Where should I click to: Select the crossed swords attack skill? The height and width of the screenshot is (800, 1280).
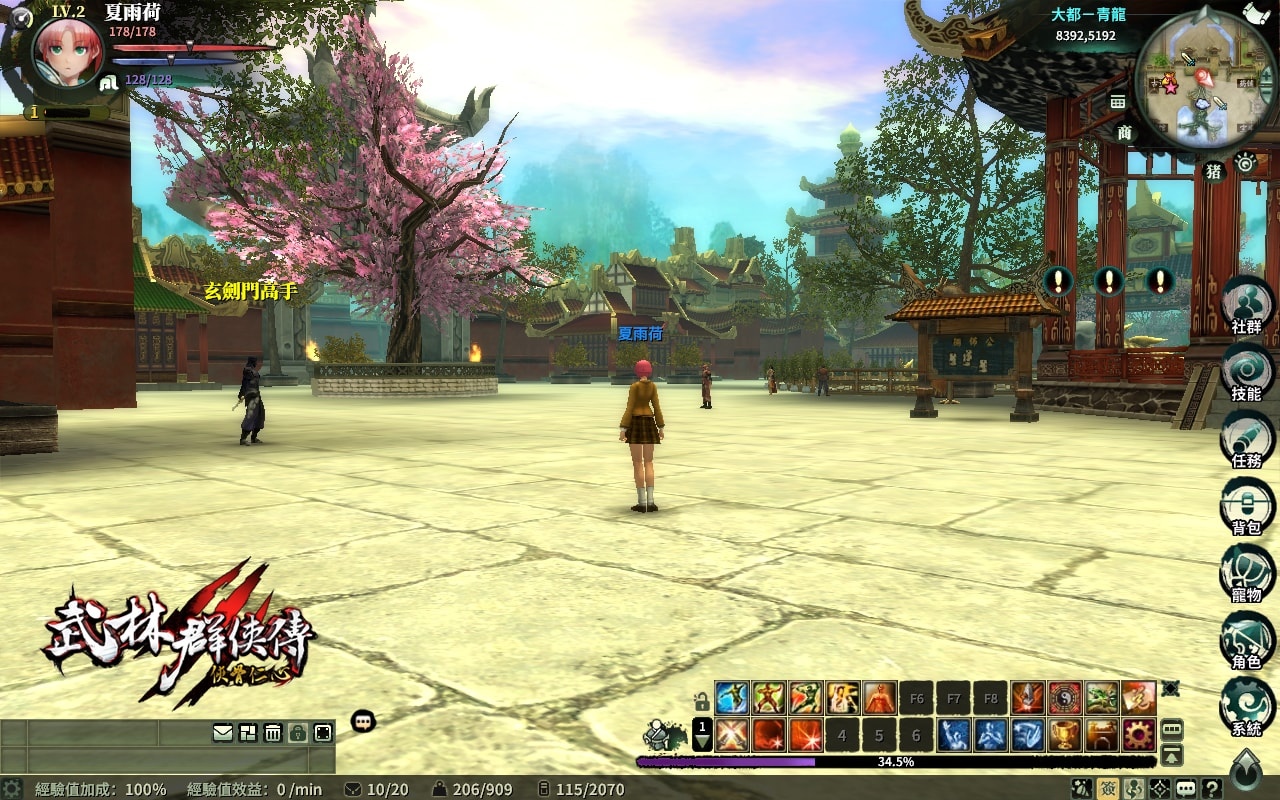tap(731, 735)
